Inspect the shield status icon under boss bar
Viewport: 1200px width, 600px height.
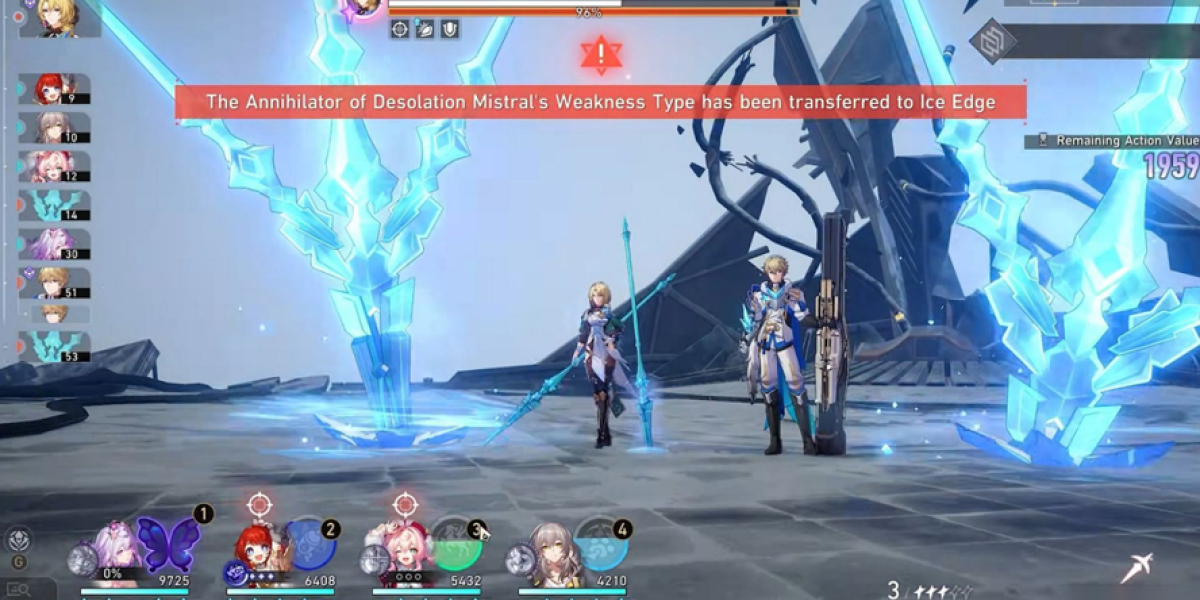tap(450, 29)
